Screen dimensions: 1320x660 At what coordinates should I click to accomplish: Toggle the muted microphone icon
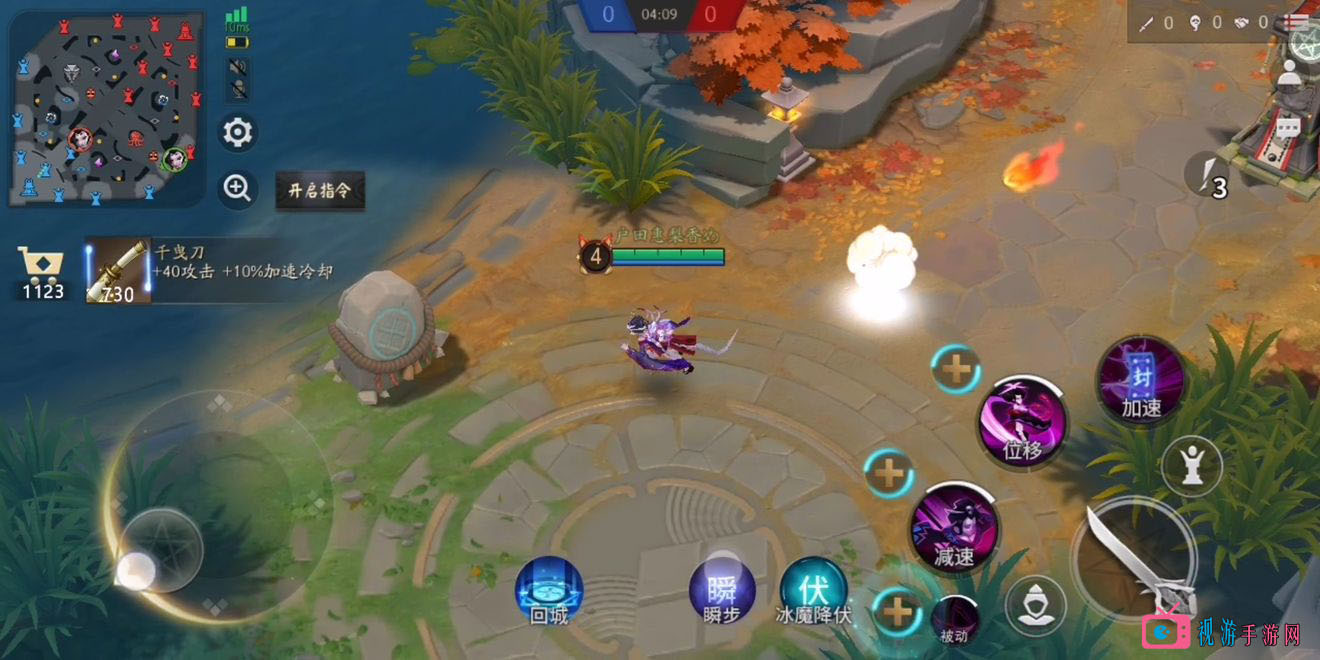point(238,90)
